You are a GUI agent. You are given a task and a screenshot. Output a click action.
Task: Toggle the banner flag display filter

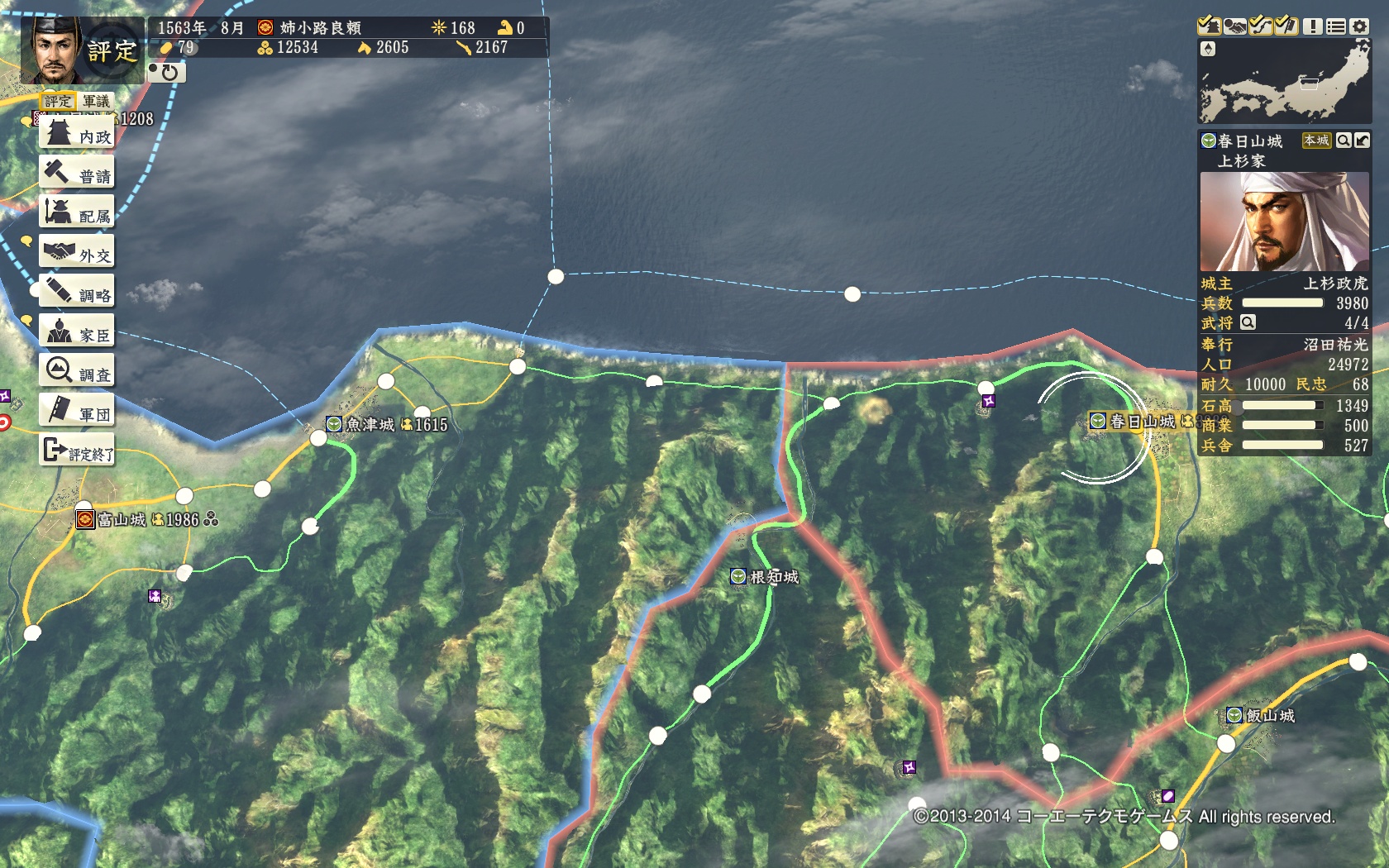(1286, 26)
